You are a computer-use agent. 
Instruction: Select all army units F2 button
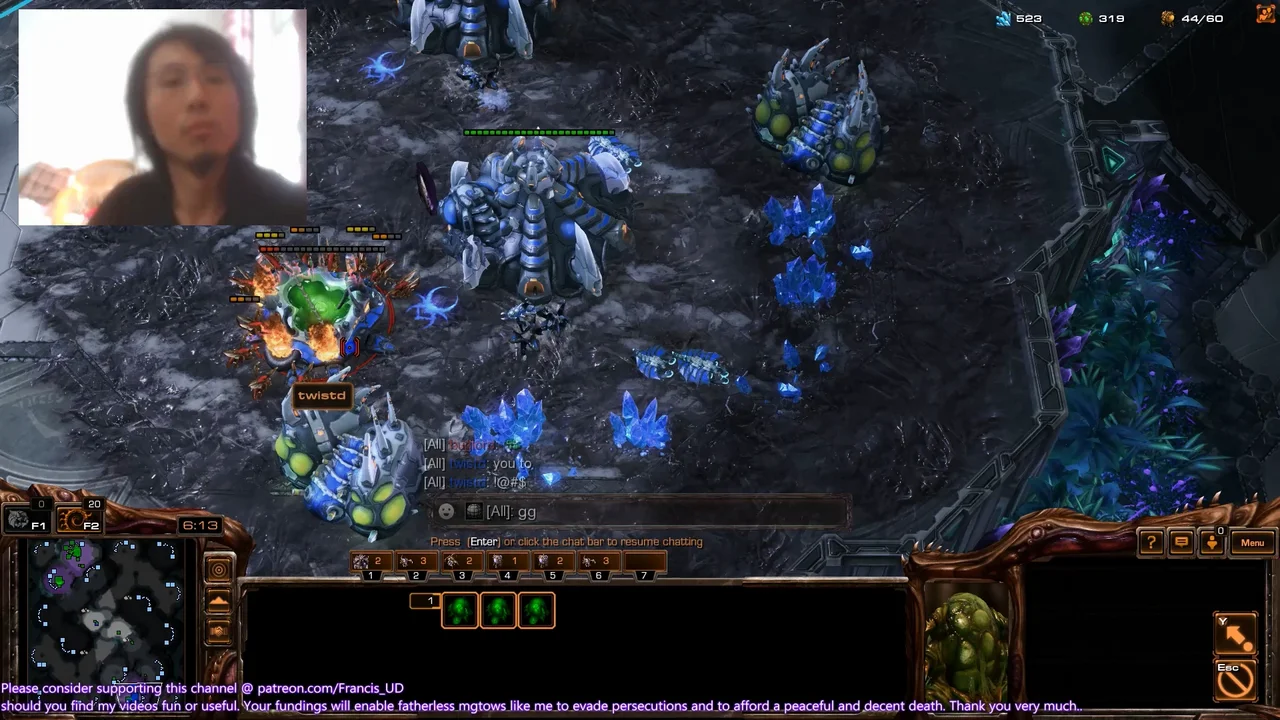click(77, 520)
